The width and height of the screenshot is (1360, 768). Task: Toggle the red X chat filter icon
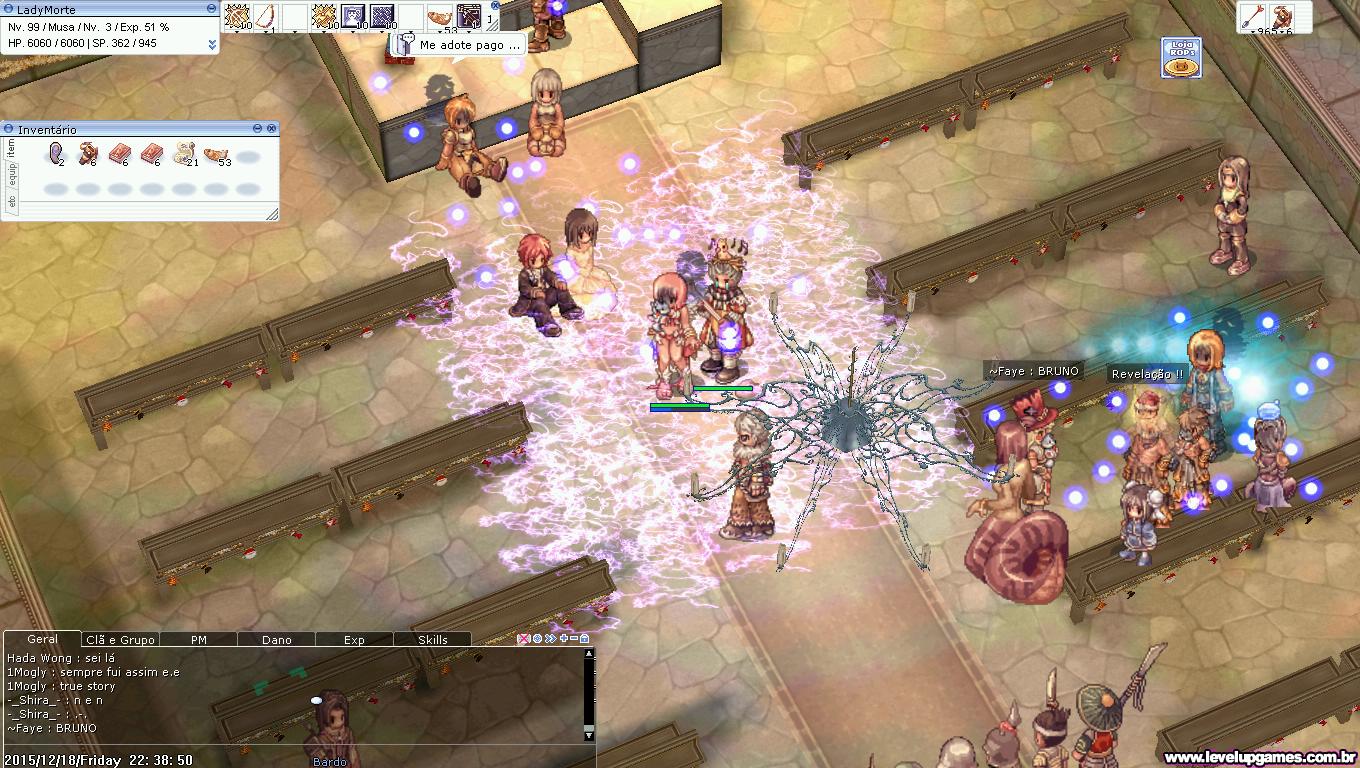coord(523,638)
